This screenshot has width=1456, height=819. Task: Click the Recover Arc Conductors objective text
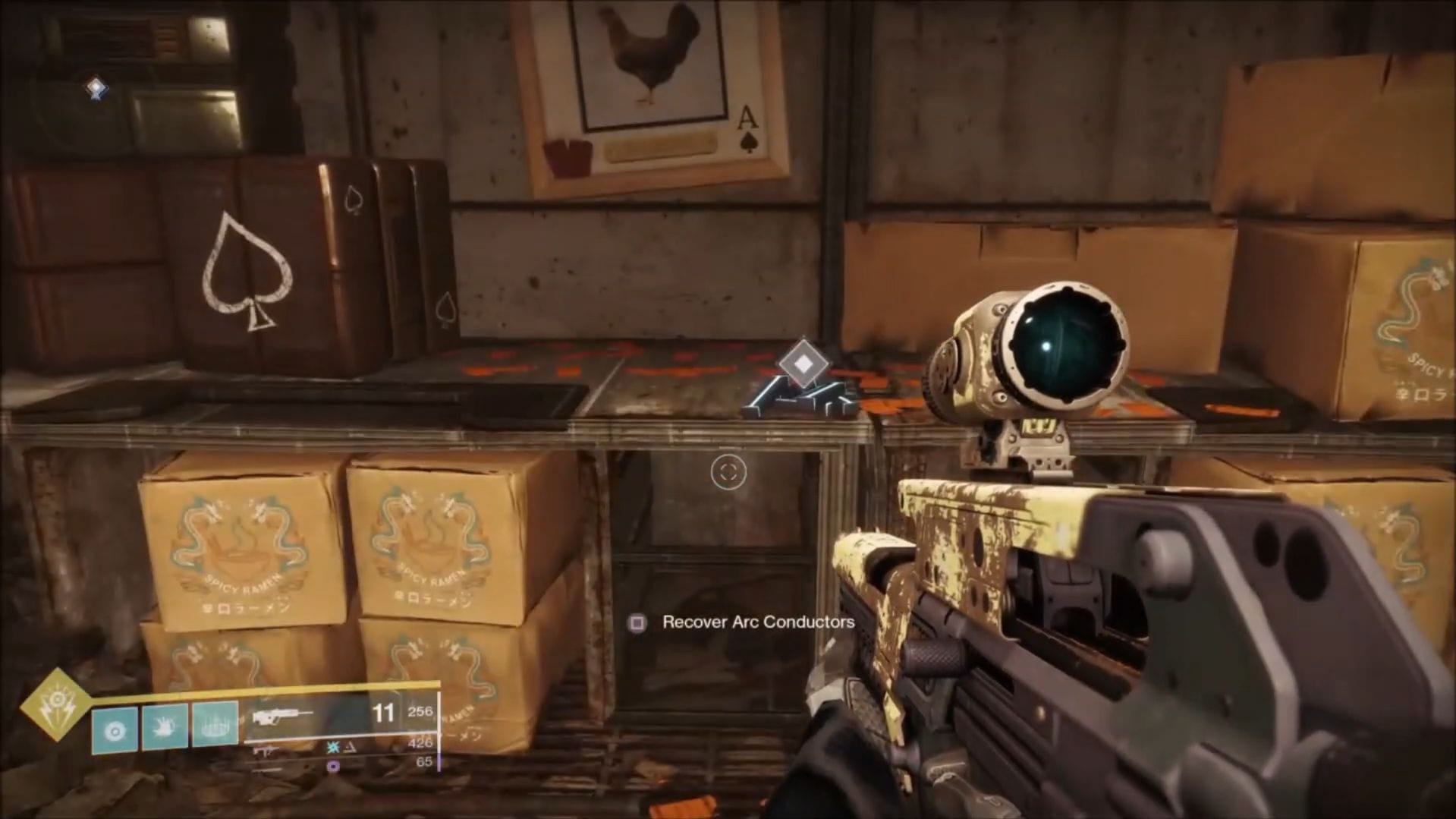pos(757,622)
